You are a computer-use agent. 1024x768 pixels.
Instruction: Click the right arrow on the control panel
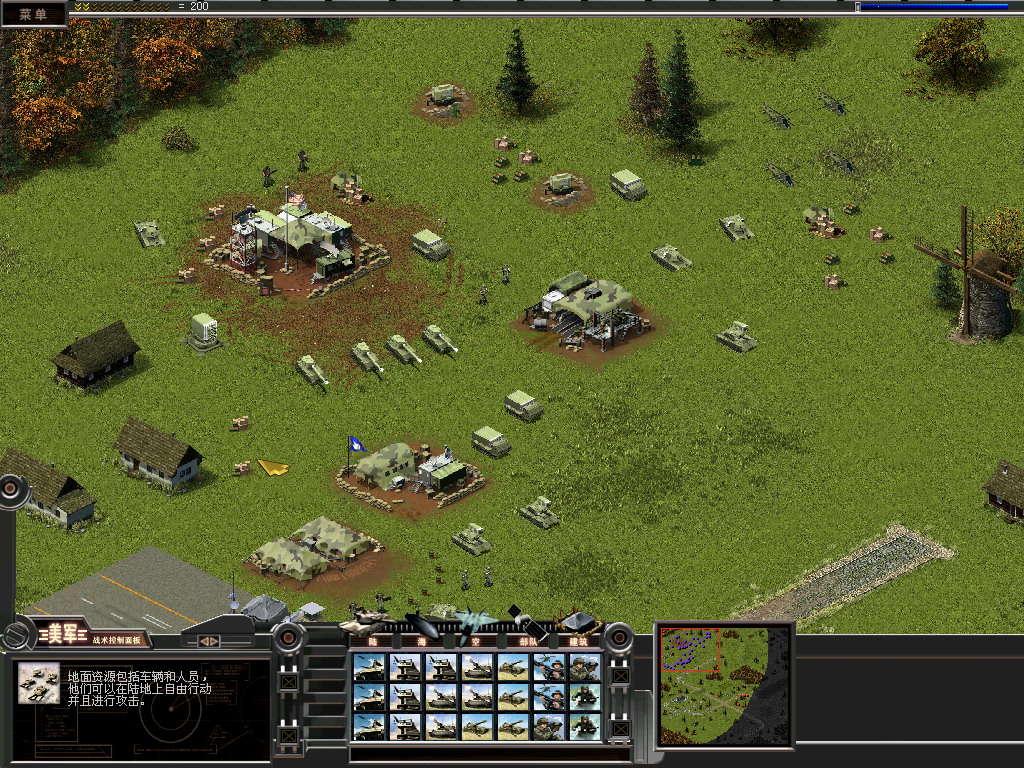point(215,641)
